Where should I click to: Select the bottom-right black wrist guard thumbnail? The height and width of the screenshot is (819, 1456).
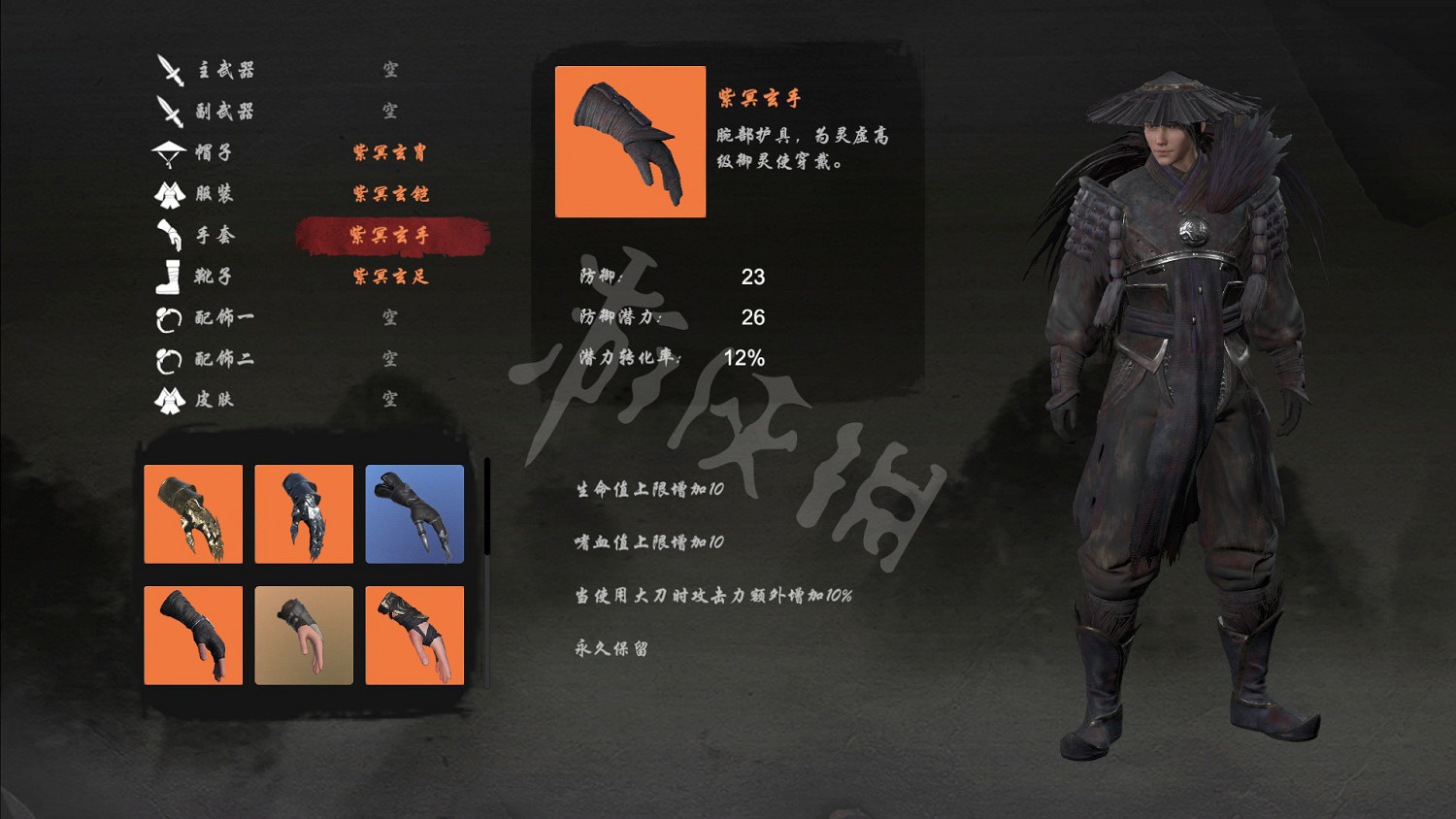(x=414, y=636)
